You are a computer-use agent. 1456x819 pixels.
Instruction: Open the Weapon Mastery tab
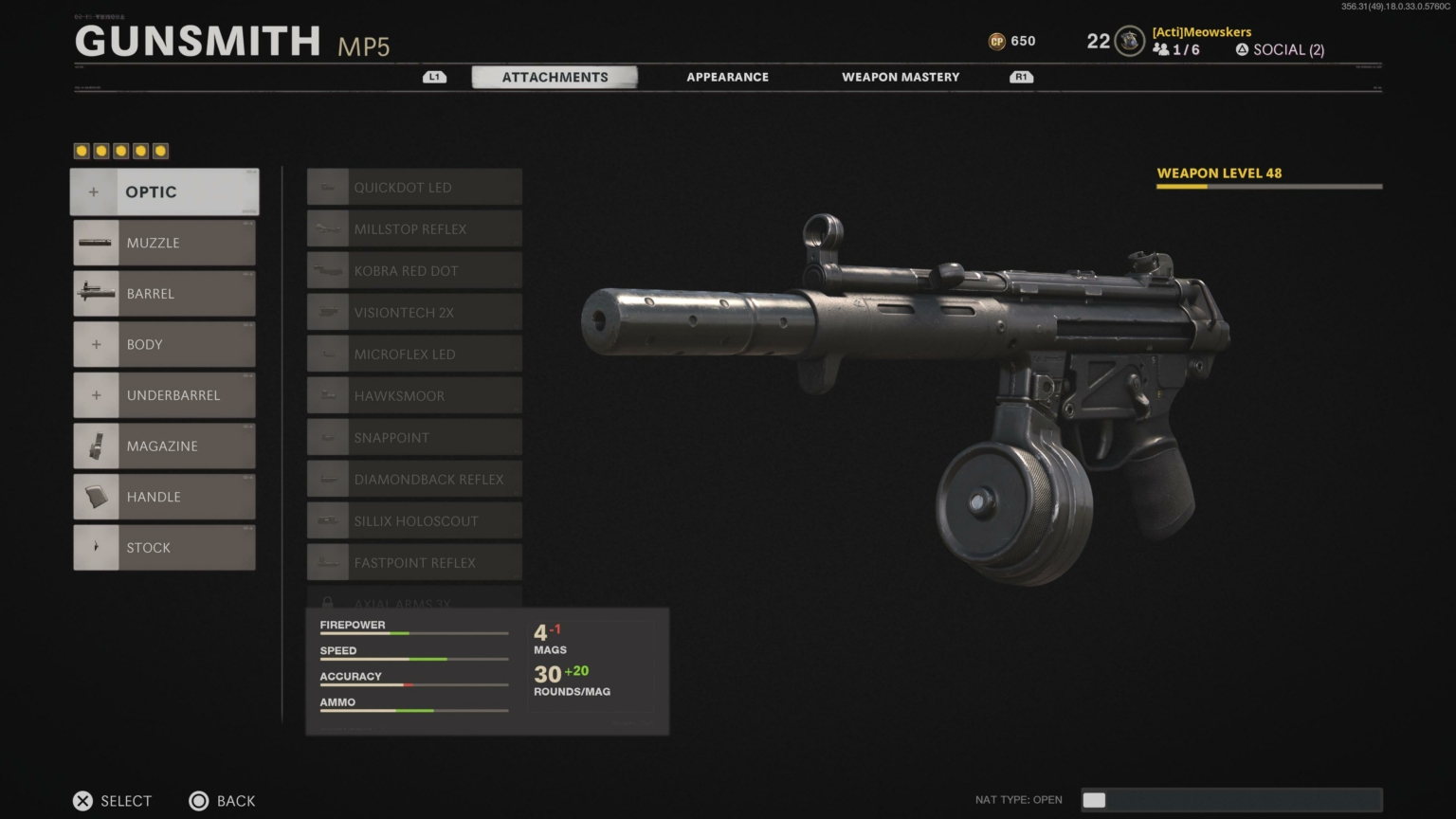(x=900, y=77)
